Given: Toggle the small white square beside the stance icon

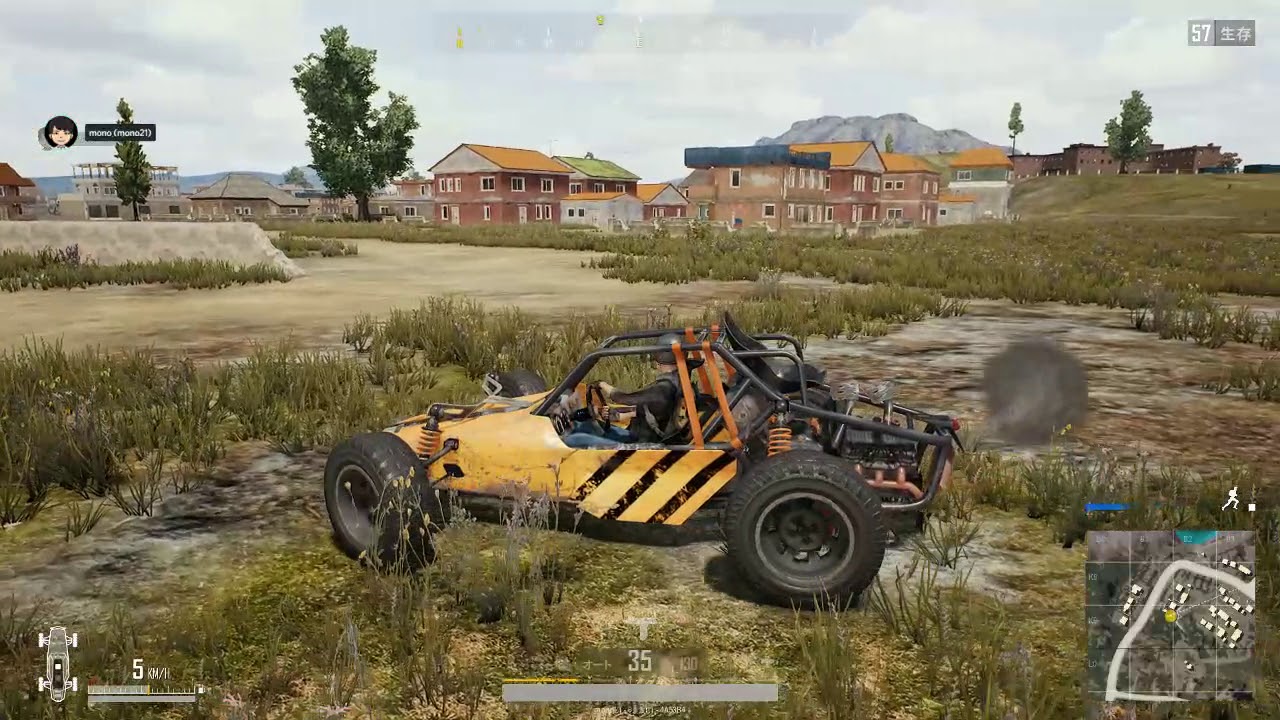Looking at the screenshot, I should tap(1252, 506).
